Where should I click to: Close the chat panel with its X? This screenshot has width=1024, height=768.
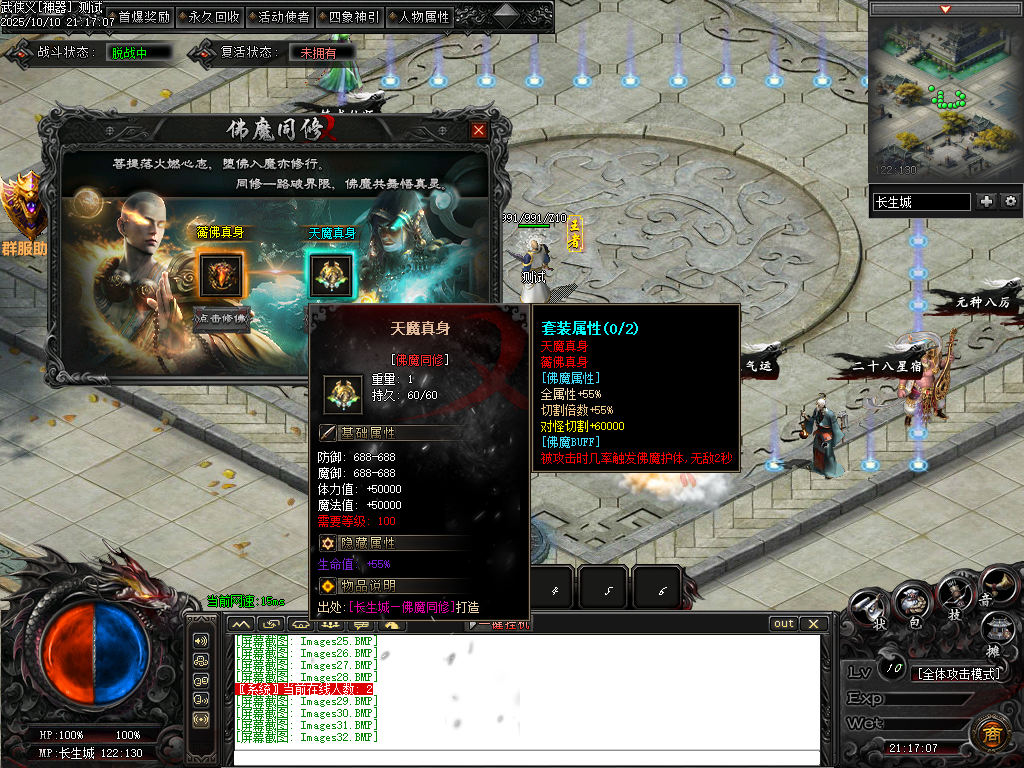tap(814, 624)
